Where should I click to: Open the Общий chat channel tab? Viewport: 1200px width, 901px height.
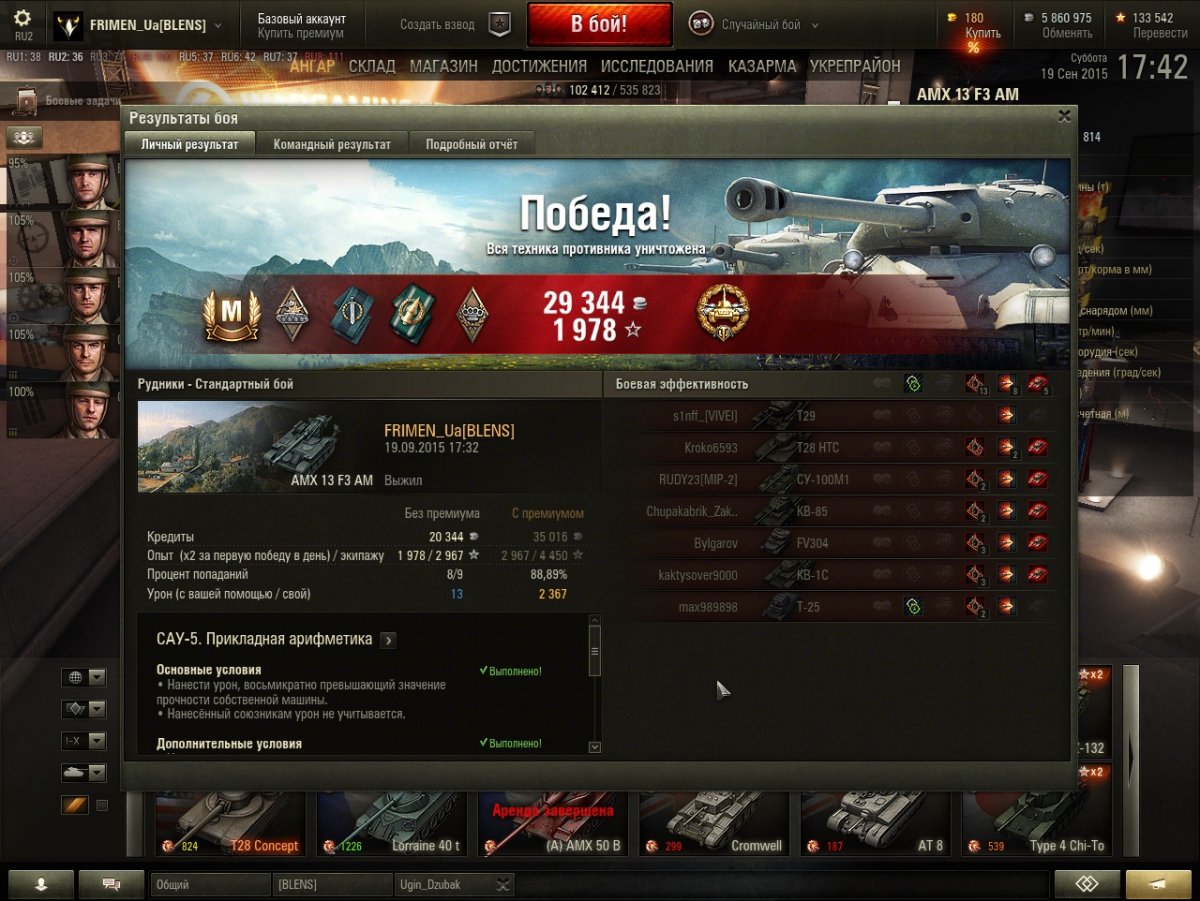tap(210, 884)
